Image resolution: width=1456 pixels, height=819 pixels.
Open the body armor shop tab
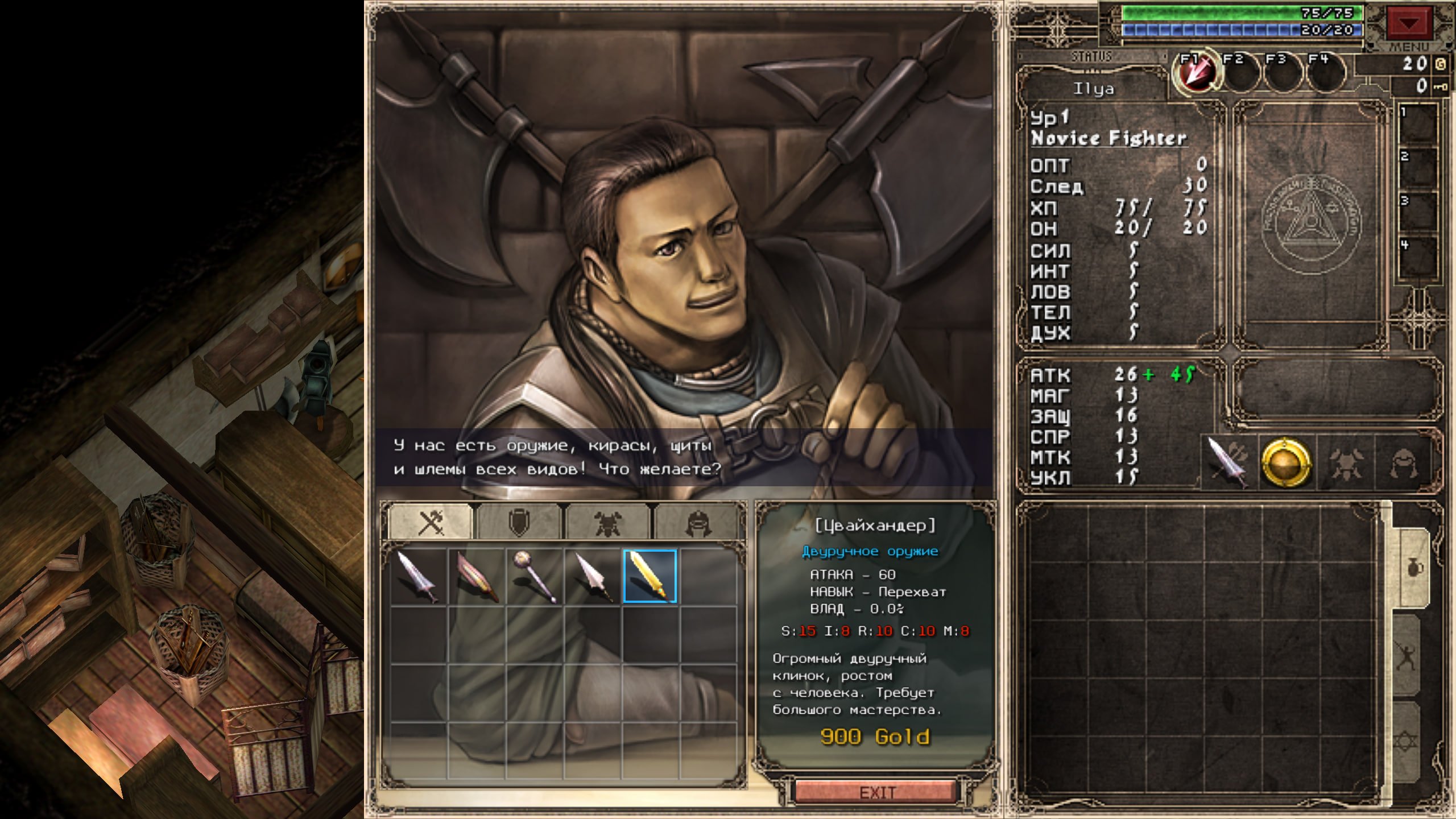coord(607,522)
